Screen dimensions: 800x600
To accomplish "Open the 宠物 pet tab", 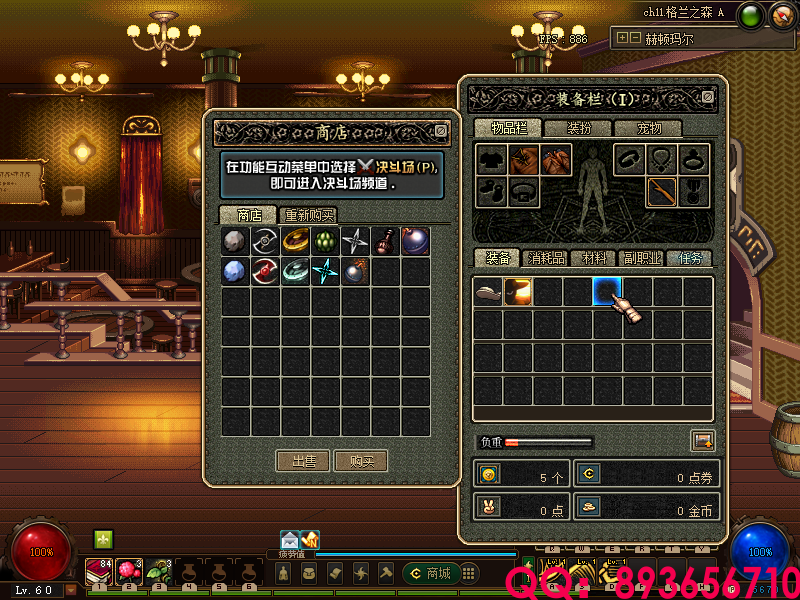I will tap(649, 128).
